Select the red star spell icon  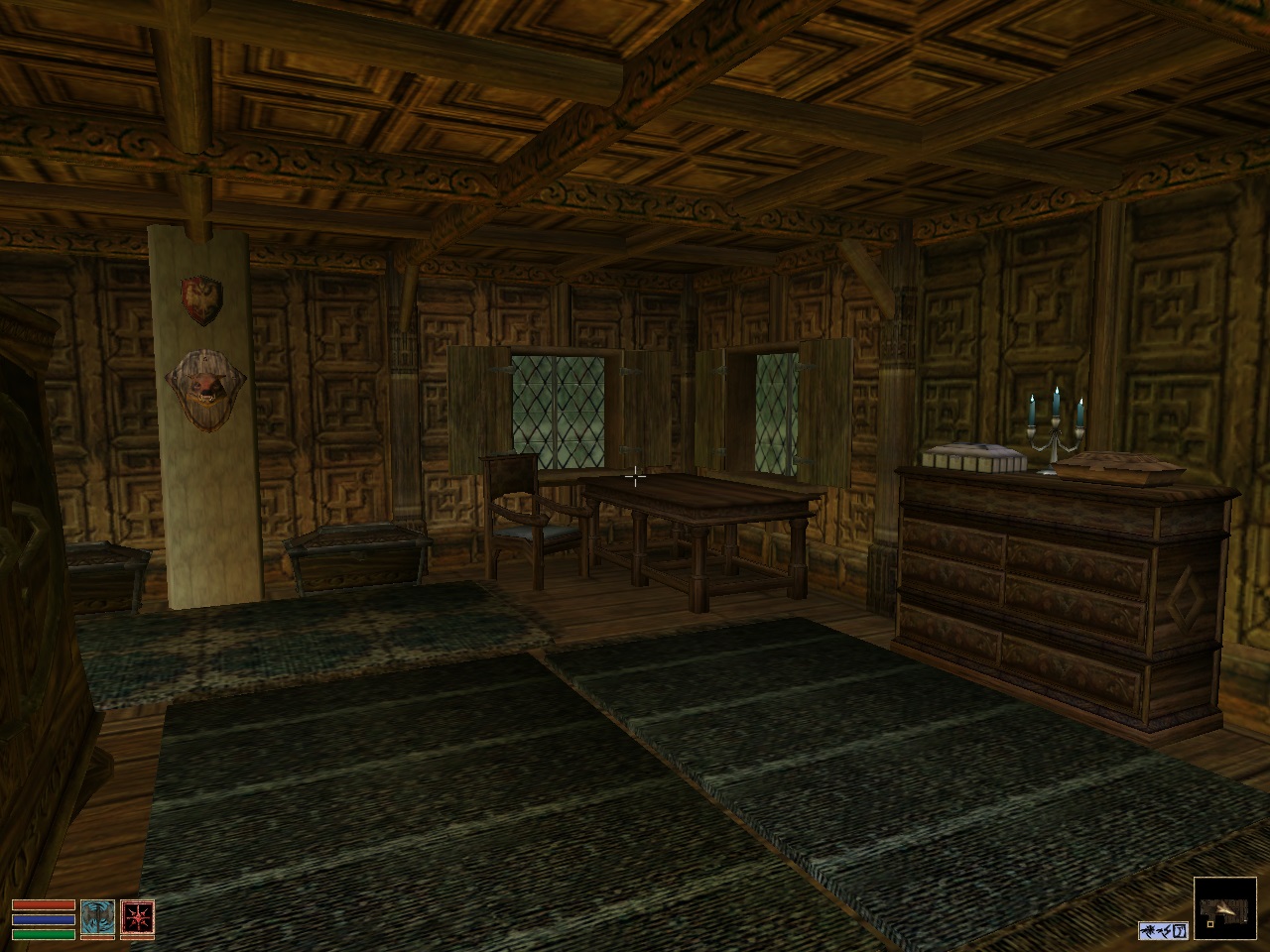(137, 918)
